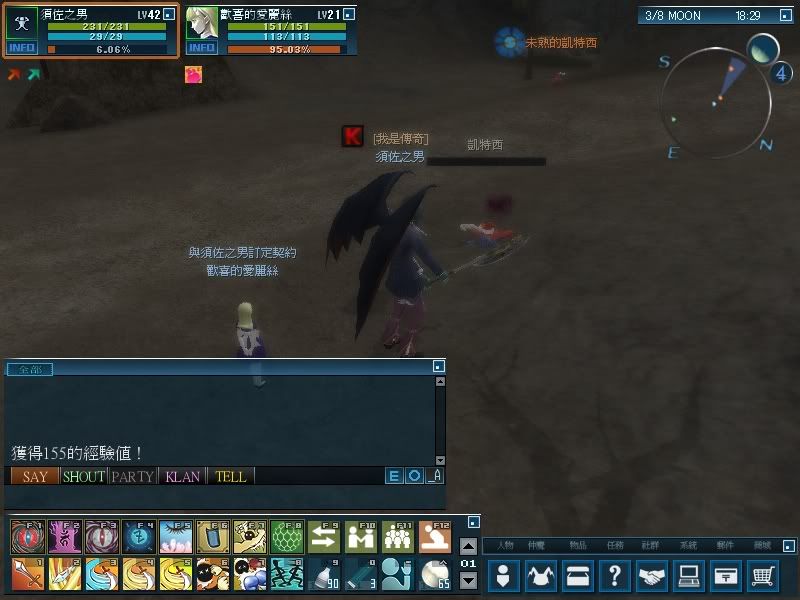Viewport: 800px width, 600px height.
Task: Switch hotbar page with the up arrow
Action: coord(468,546)
